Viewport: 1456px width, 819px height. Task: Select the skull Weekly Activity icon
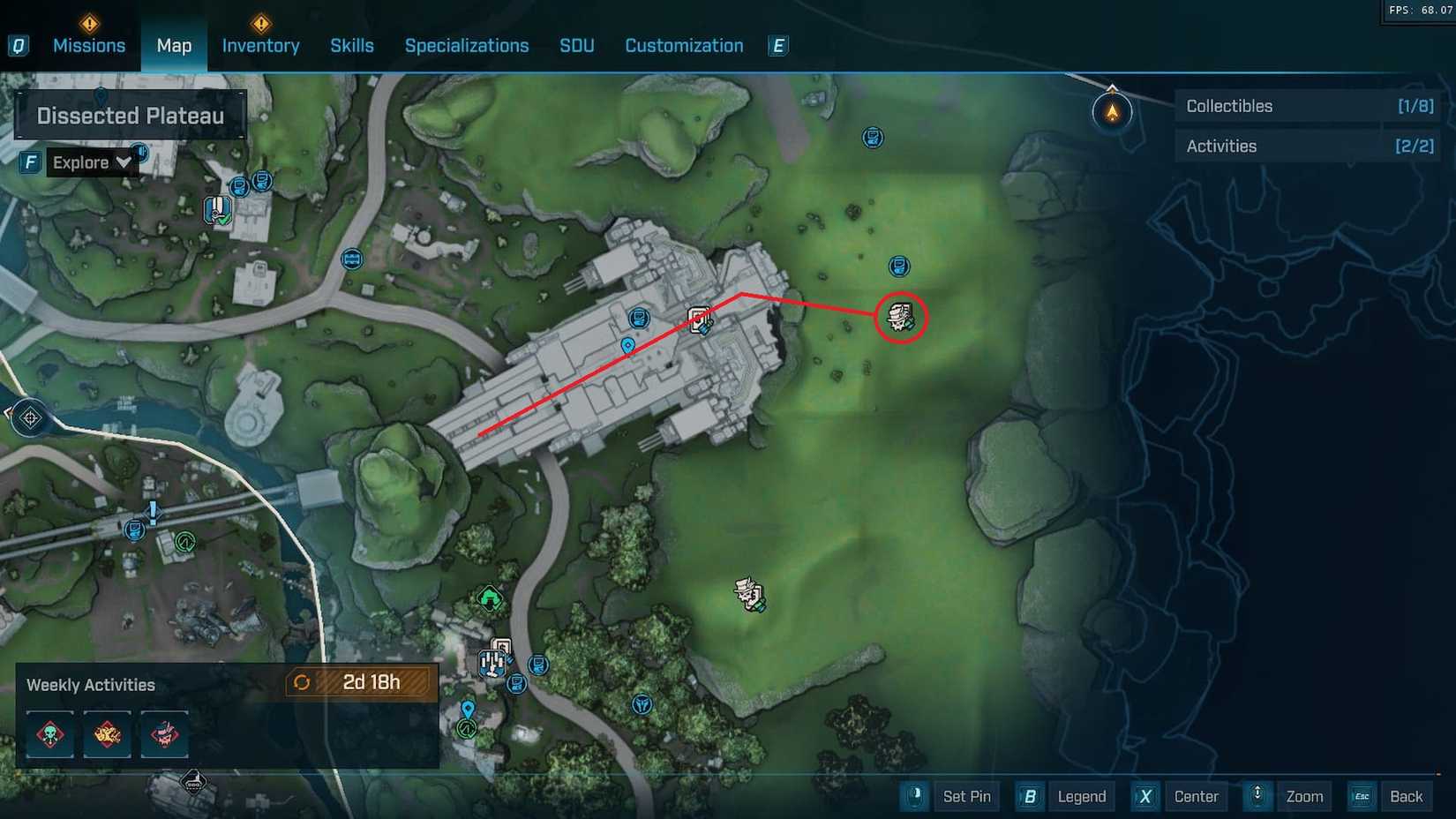click(49, 734)
